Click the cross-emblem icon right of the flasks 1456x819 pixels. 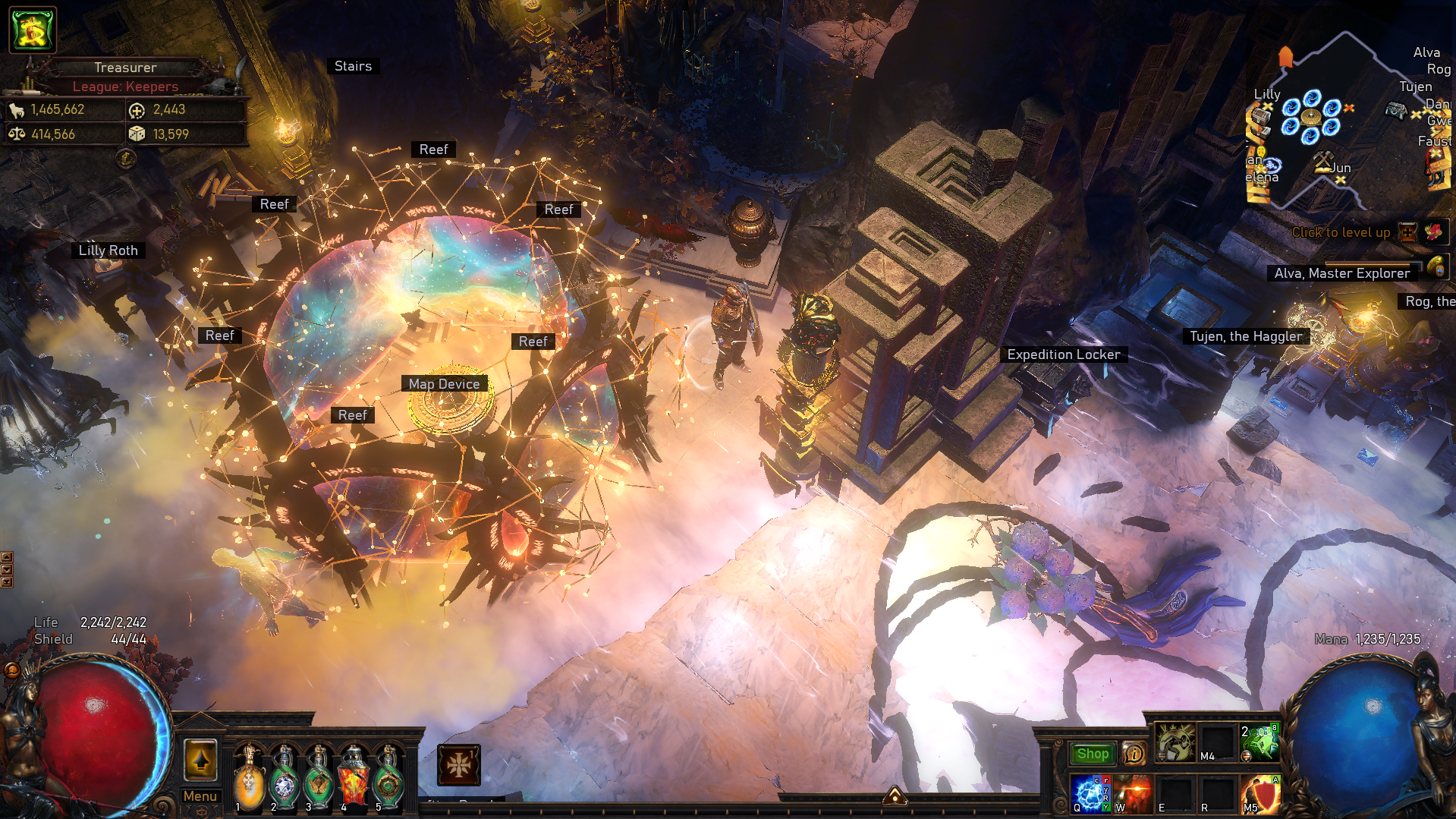tap(458, 764)
